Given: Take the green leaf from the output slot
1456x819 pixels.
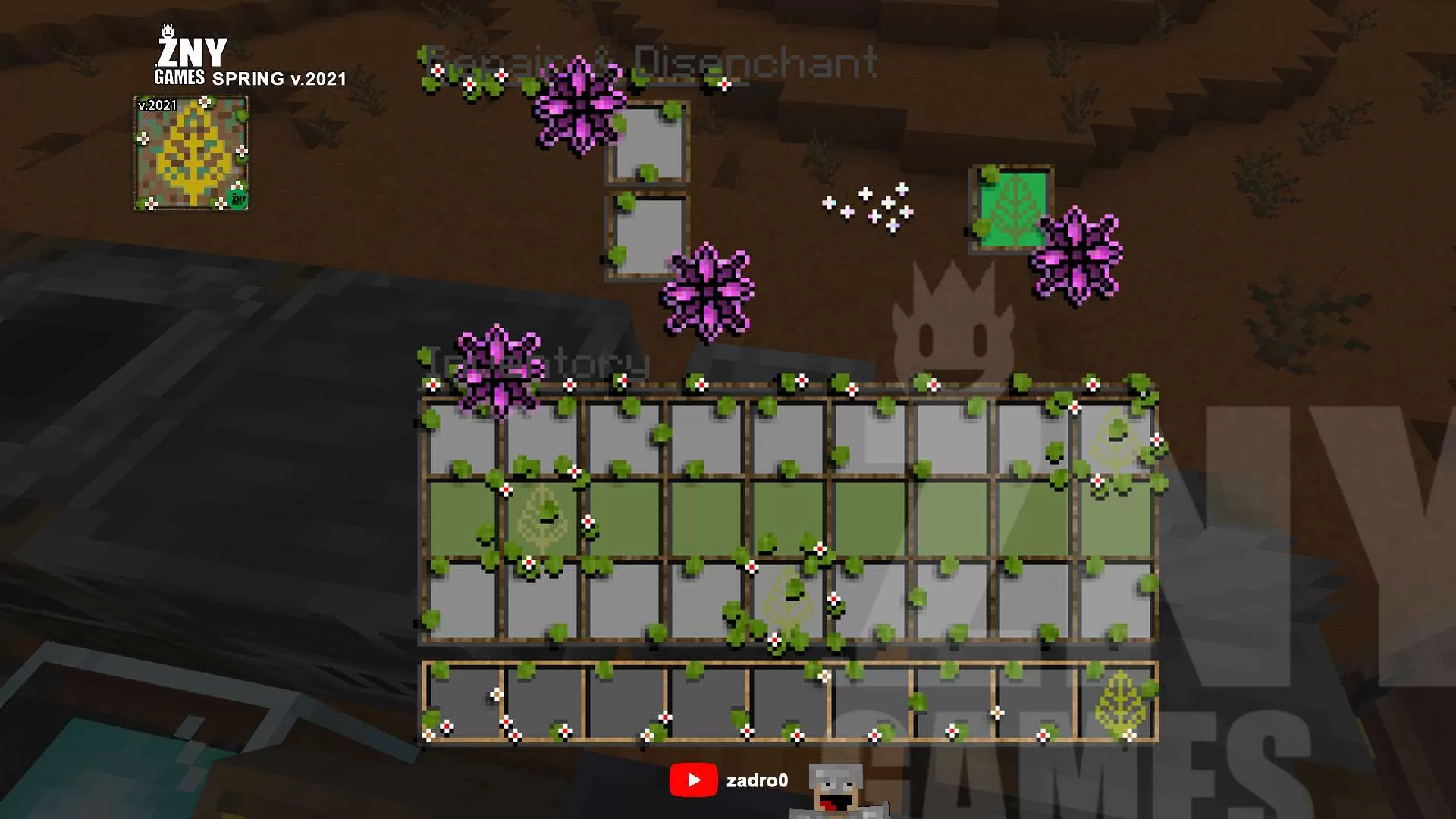Looking at the screenshot, I should tap(1012, 209).
